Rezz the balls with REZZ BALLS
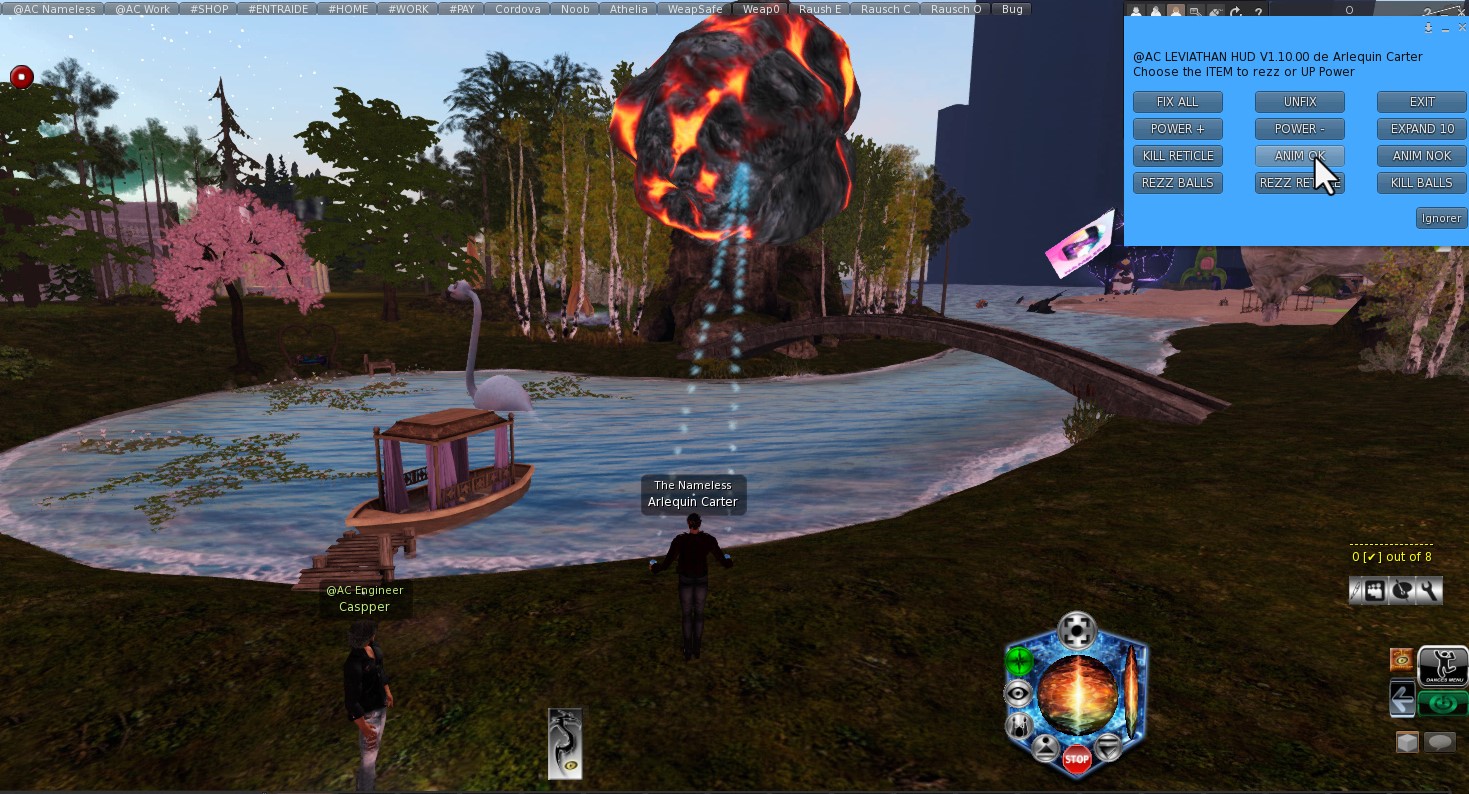The height and width of the screenshot is (794, 1469). click(1177, 183)
